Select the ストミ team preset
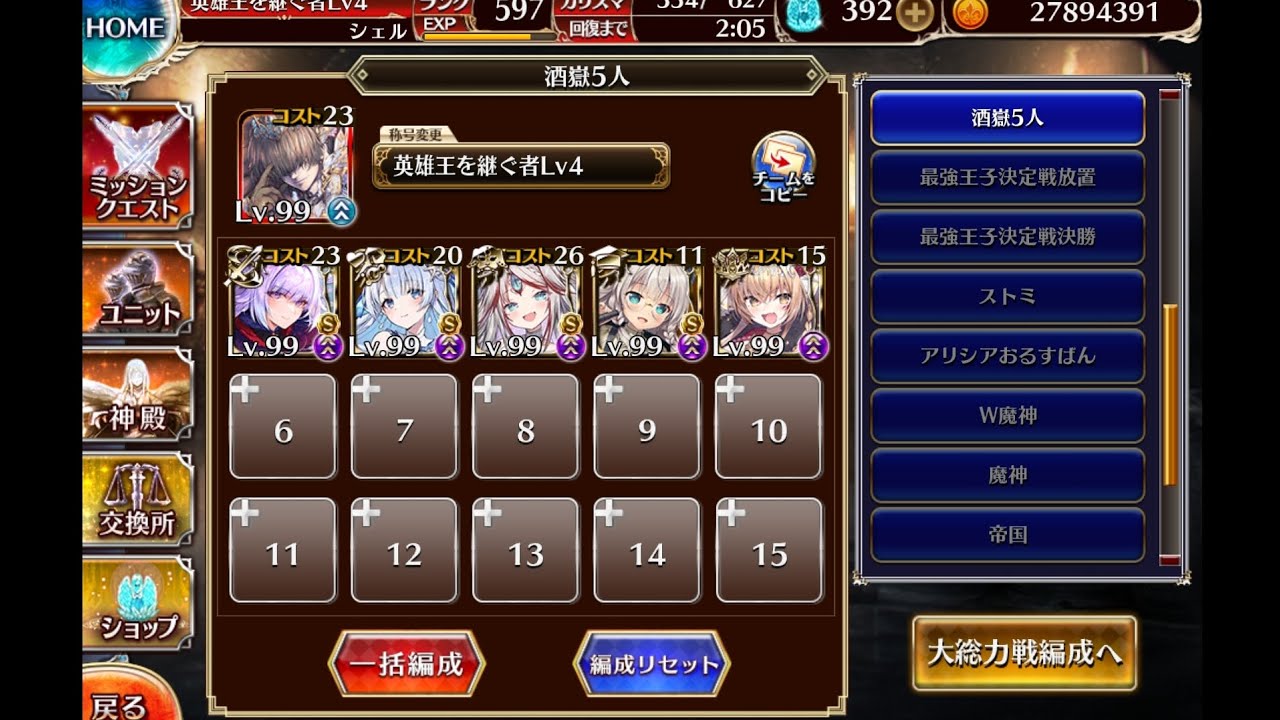The image size is (1280, 720). [1007, 297]
